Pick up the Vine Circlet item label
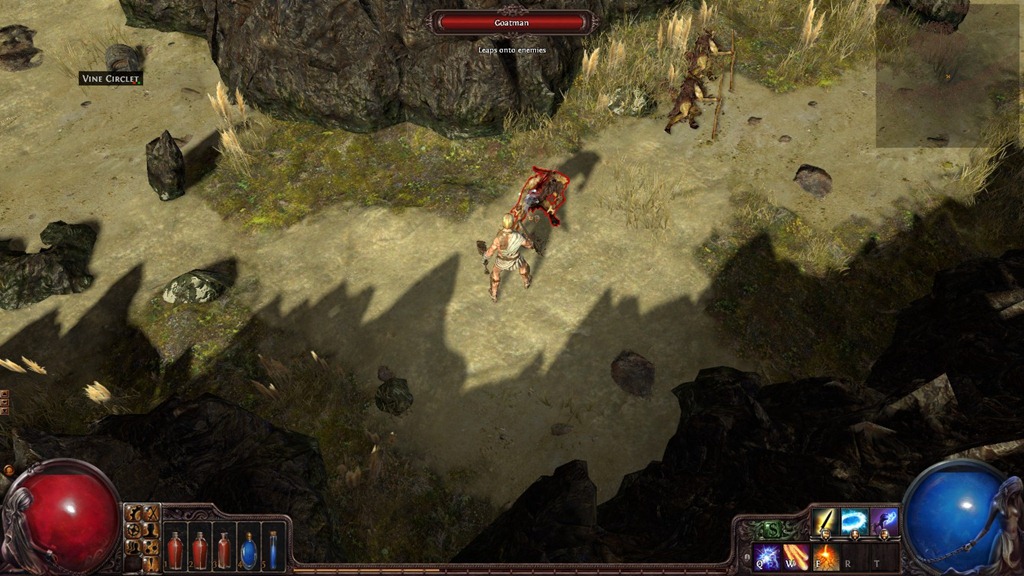Image resolution: width=1024 pixels, height=576 pixels. pyautogui.click(x=111, y=78)
